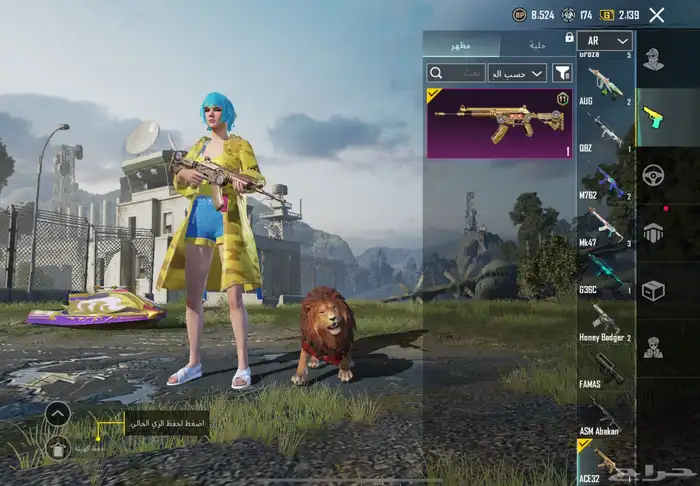The image size is (700, 486).
Task: Open the crate box category icon
Action: tap(653, 290)
